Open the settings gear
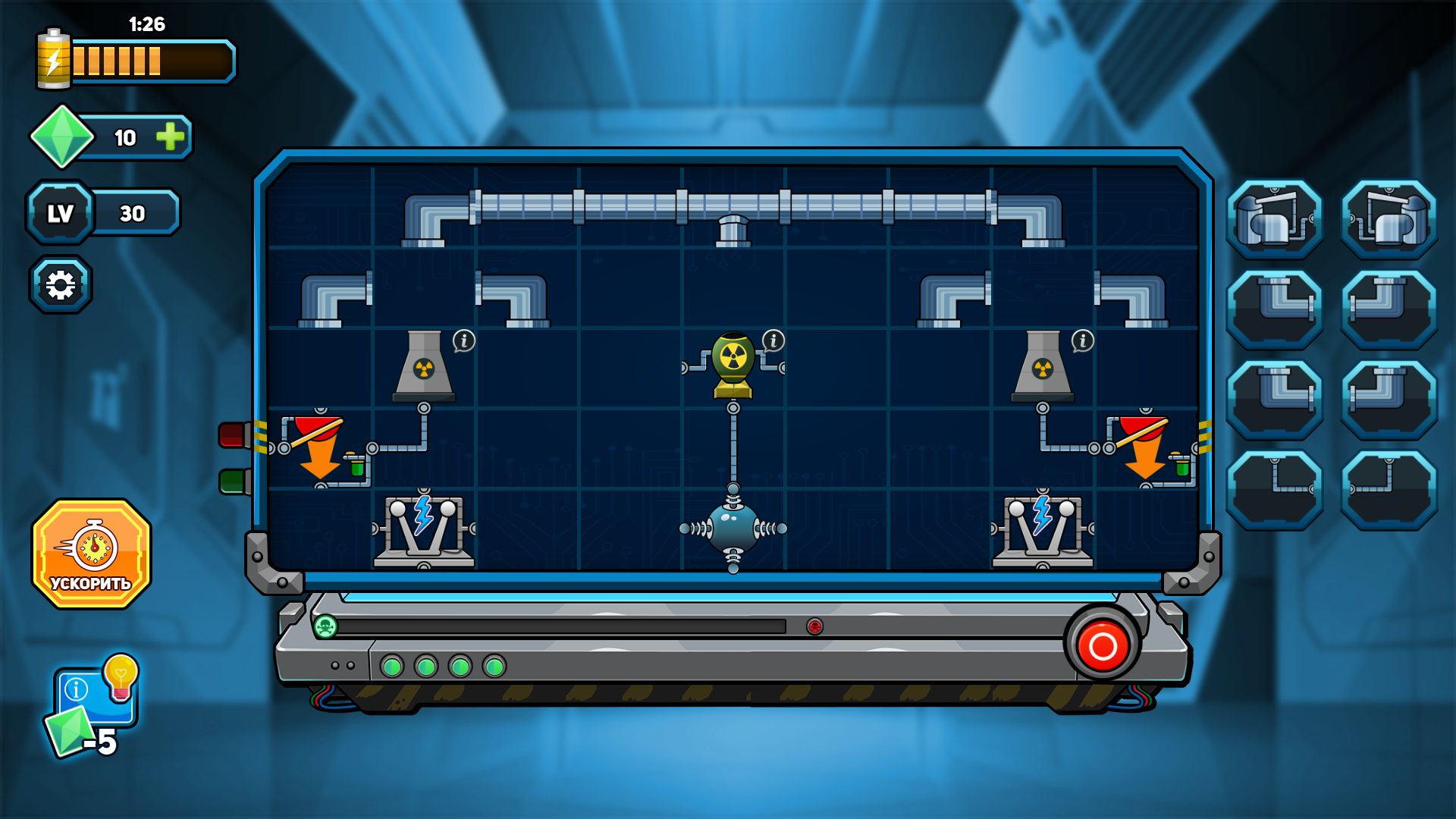The width and height of the screenshot is (1456, 819). click(x=61, y=283)
